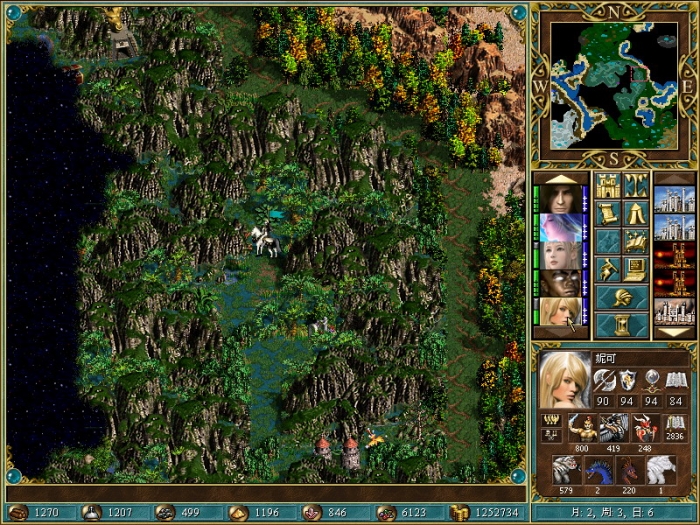Image resolution: width=700 pixels, height=525 pixels.
Task: Click the hero list up arrow
Action: pyautogui.click(x=560, y=178)
